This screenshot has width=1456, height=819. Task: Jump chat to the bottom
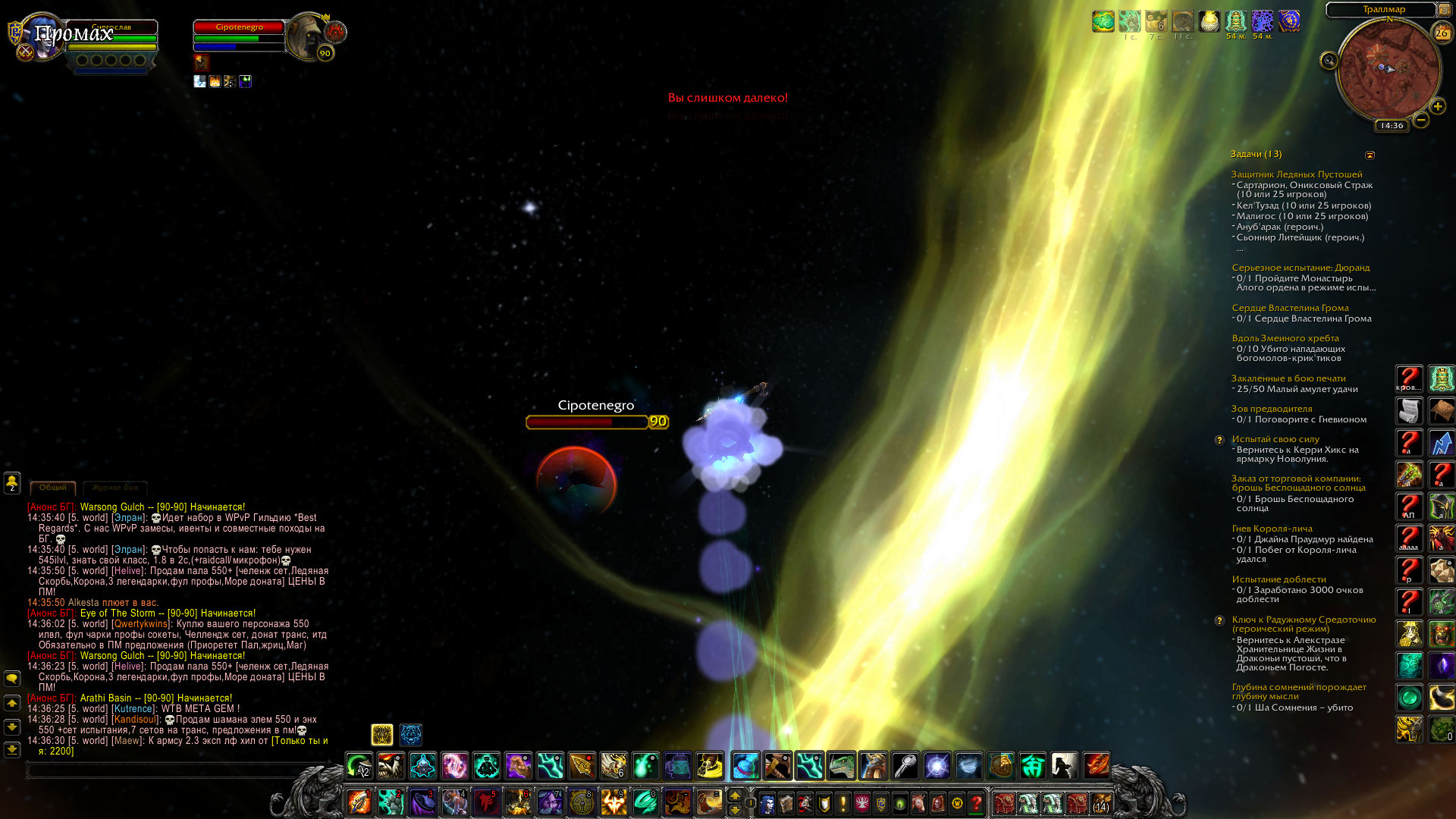[12, 749]
